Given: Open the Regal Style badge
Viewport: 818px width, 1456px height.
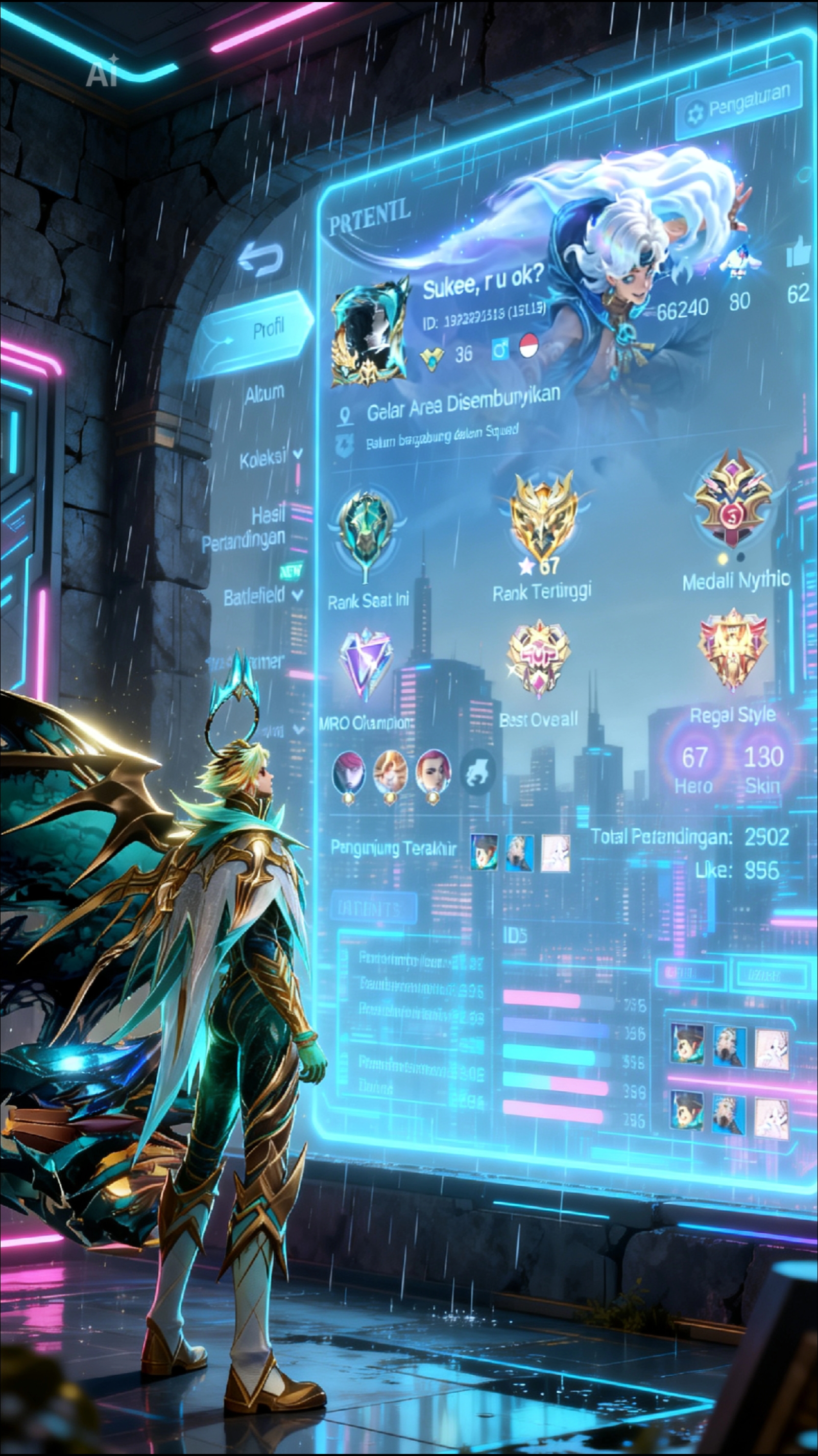Looking at the screenshot, I should pos(733,649).
